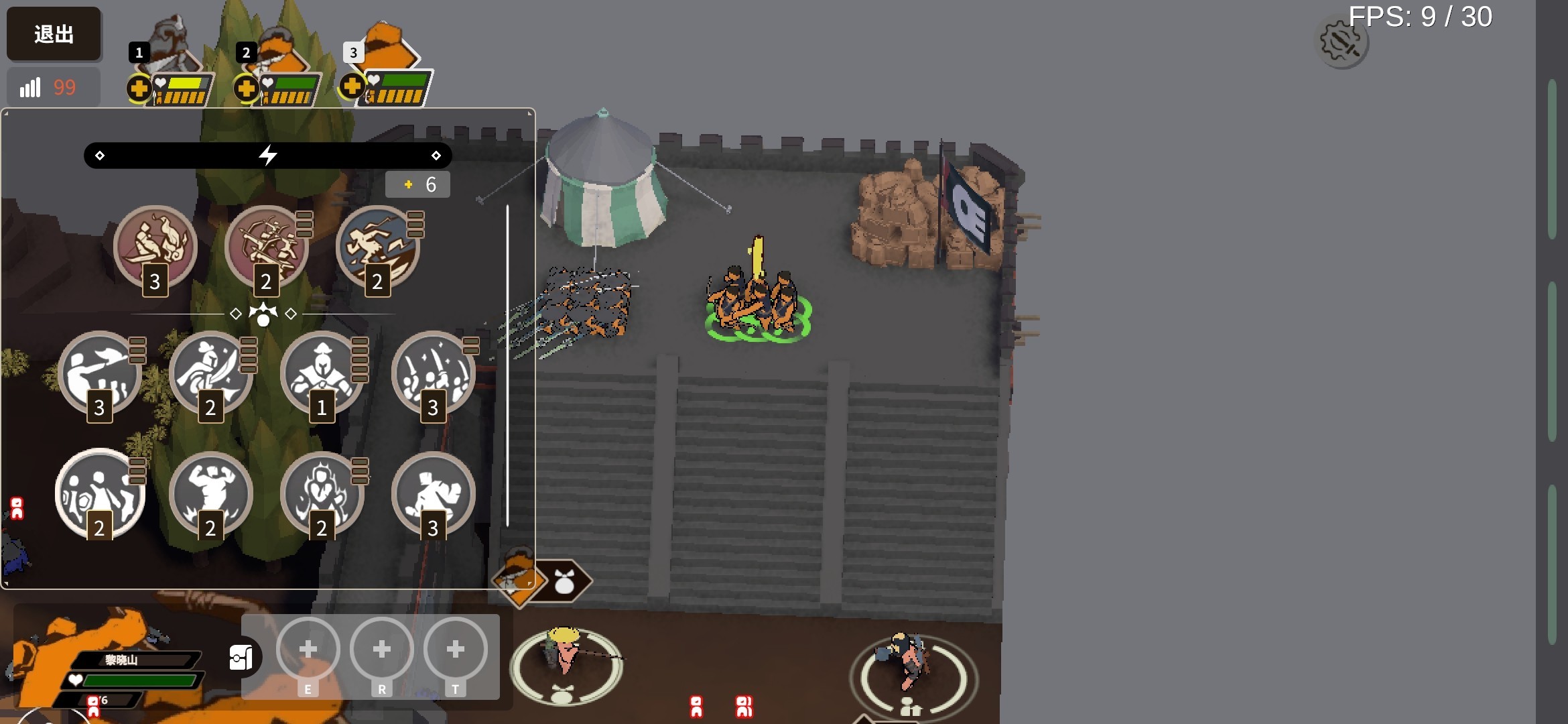Select the armored knight skill
The height and width of the screenshot is (724, 1568).
pos(322,372)
